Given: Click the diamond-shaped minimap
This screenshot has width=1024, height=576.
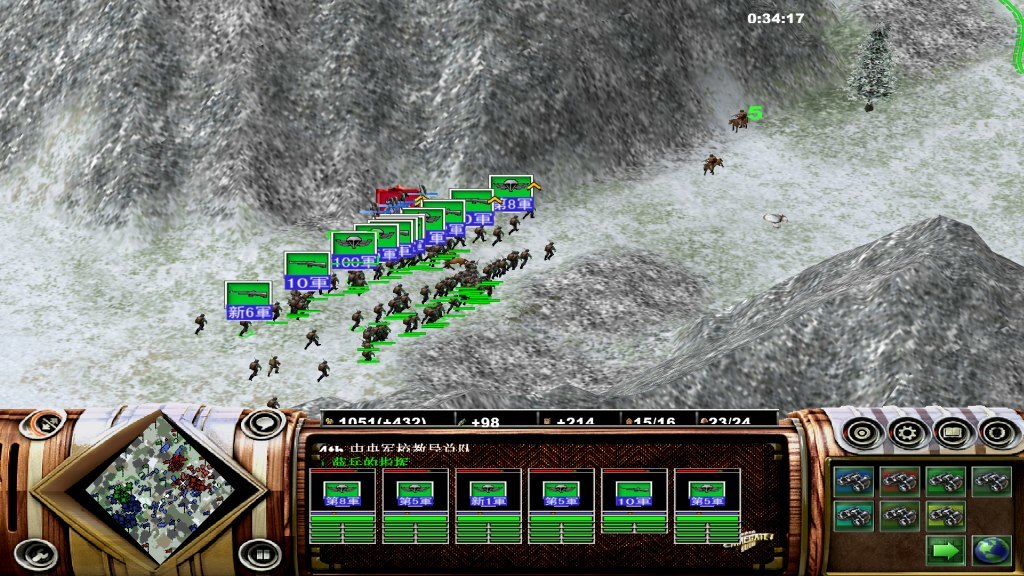Looking at the screenshot, I should point(160,489).
